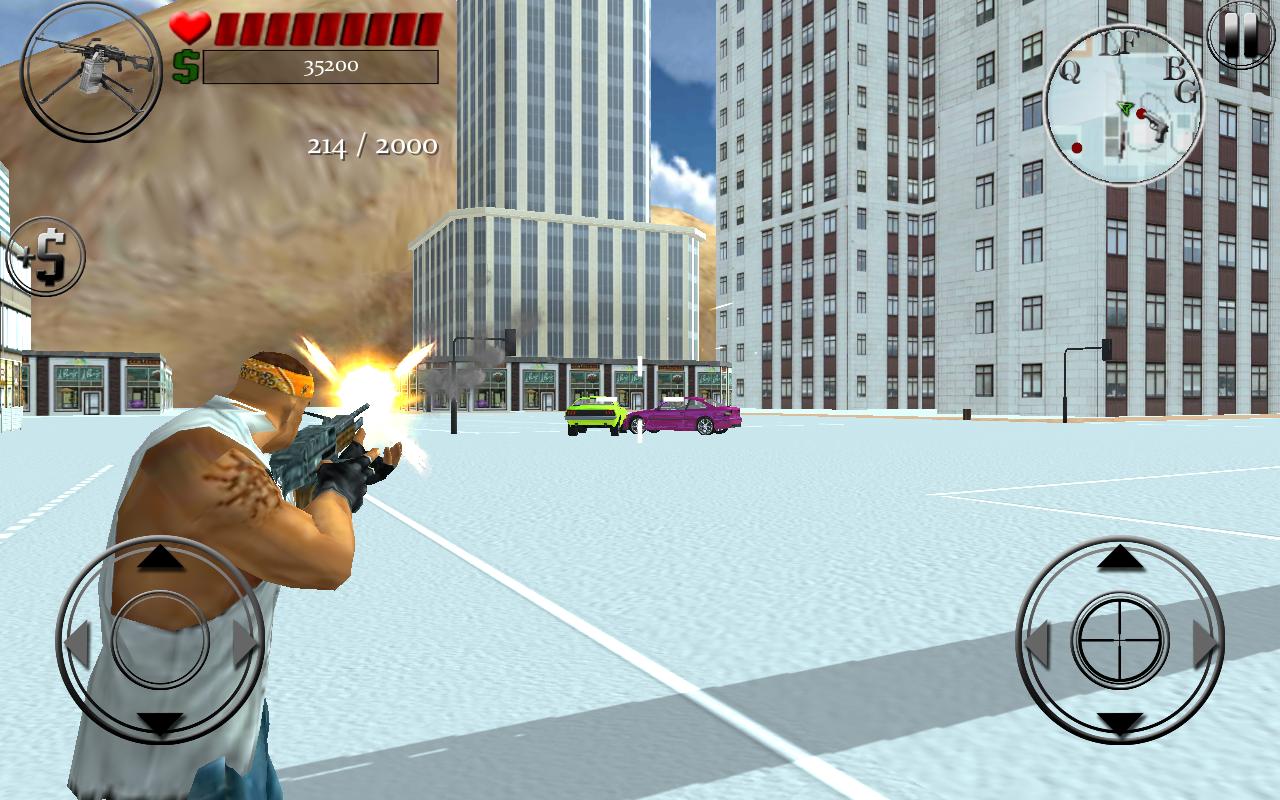Tap the +$ add money button
The height and width of the screenshot is (800, 1280).
coord(46,257)
